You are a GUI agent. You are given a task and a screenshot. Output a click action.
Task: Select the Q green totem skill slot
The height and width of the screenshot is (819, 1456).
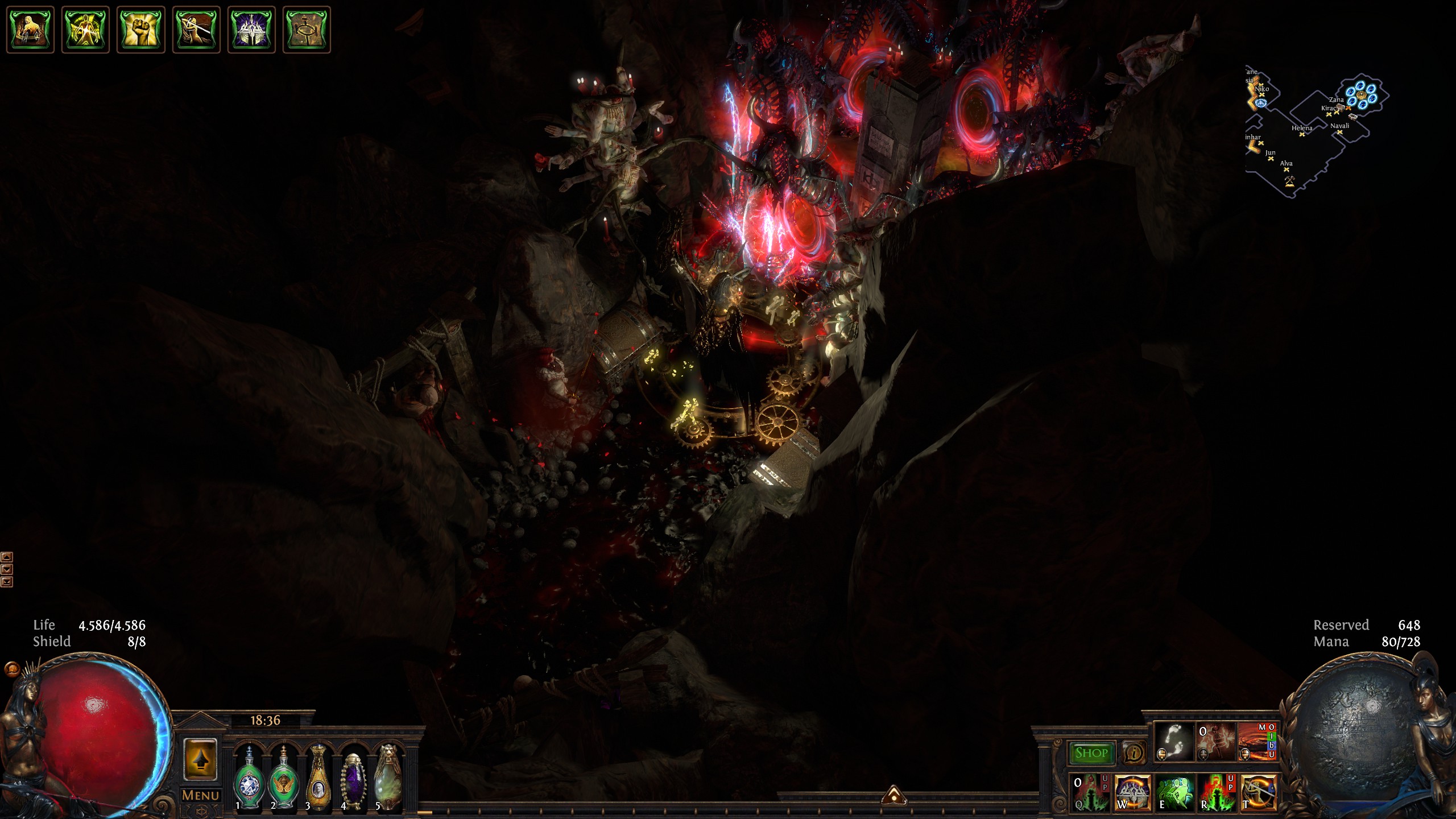tap(1090, 792)
